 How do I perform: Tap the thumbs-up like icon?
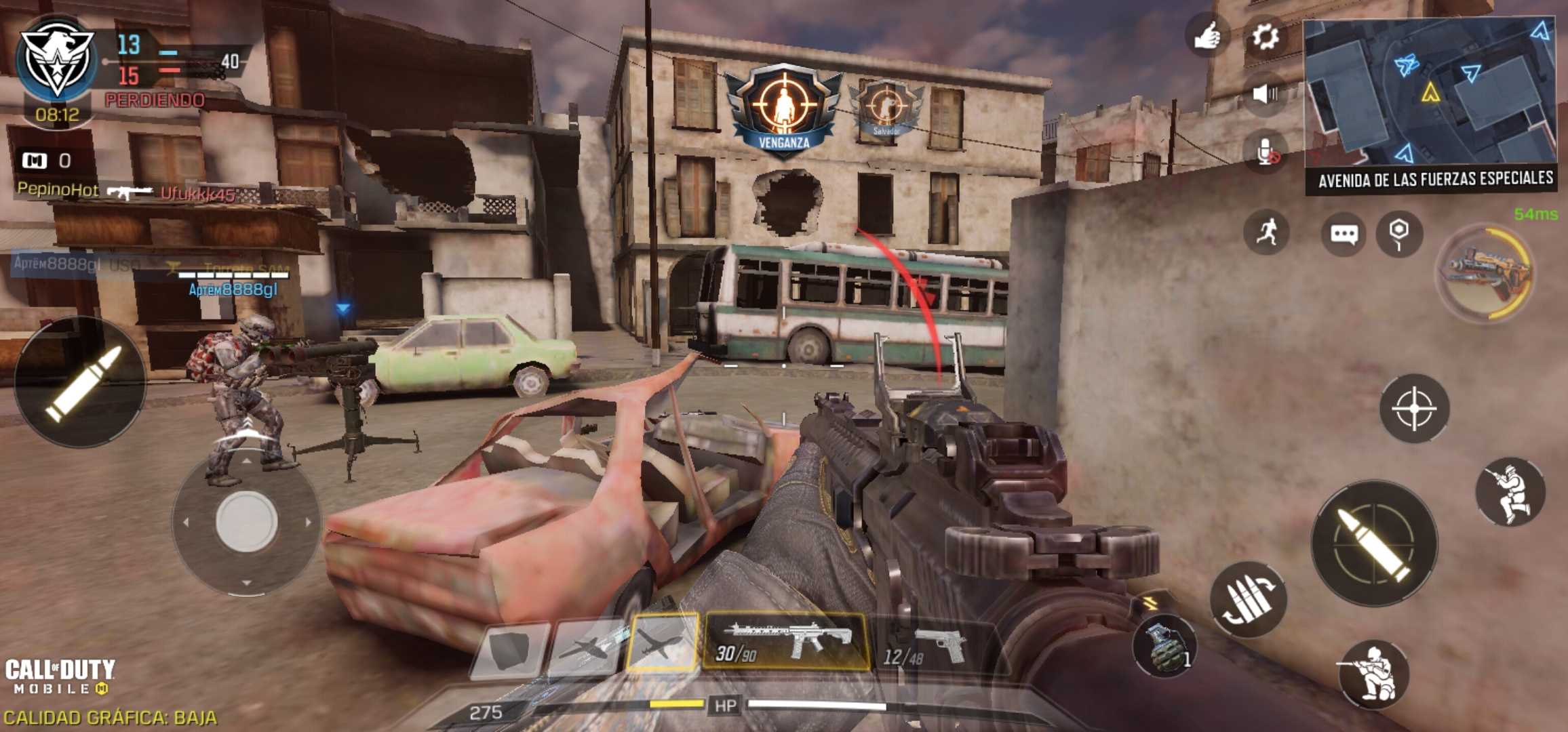tap(1207, 35)
